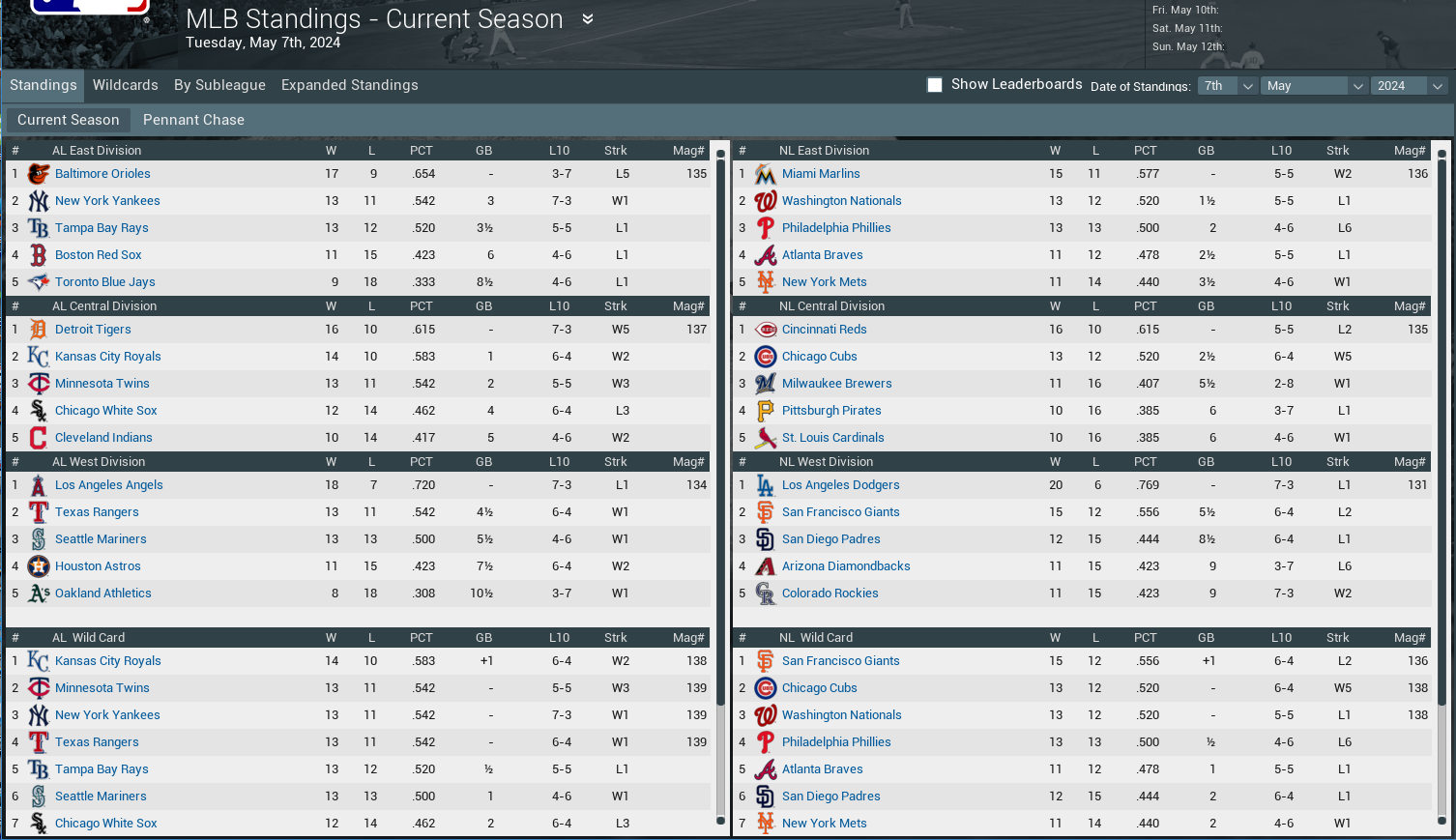The image size is (1456, 840).
Task: Open the Miami Marlins team page
Action: [x=821, y=174]
